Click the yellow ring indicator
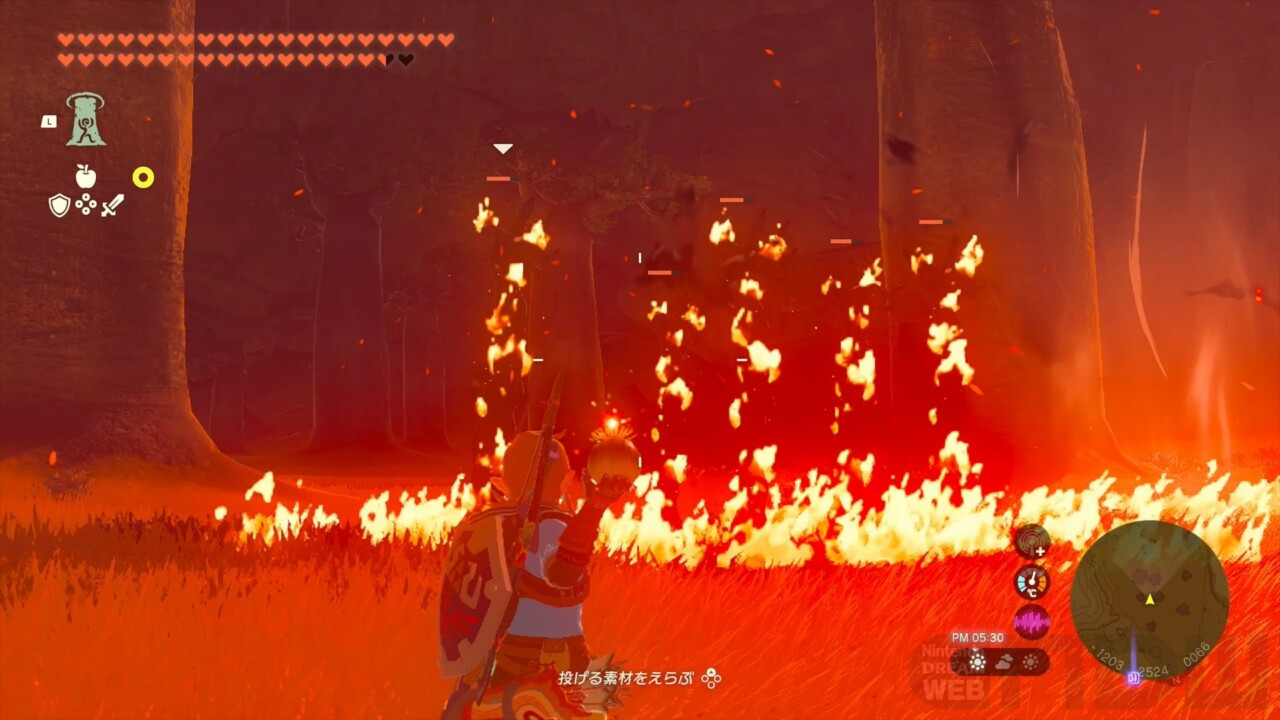The width and height of the screenshot is (1280, 720). click(143, 178)
